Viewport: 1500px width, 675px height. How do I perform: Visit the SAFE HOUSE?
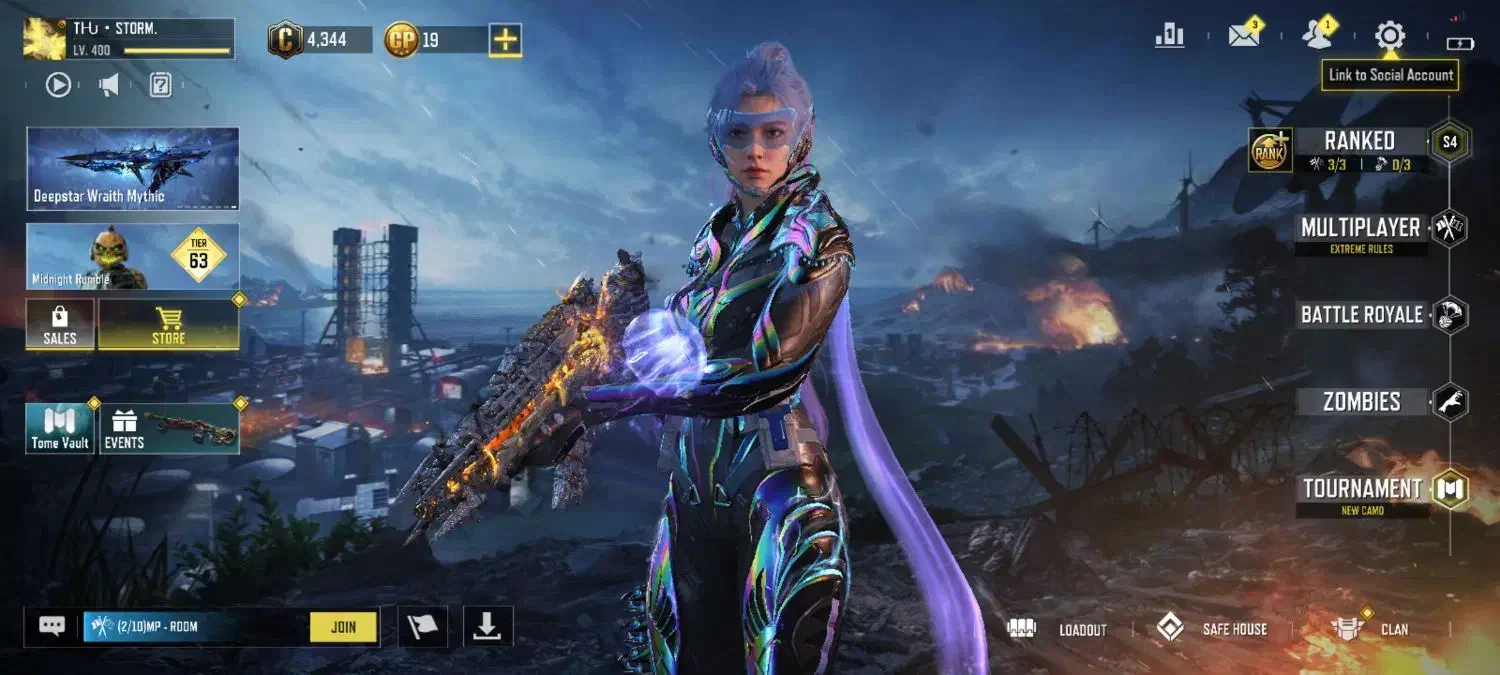click(x=1212, y=629)
